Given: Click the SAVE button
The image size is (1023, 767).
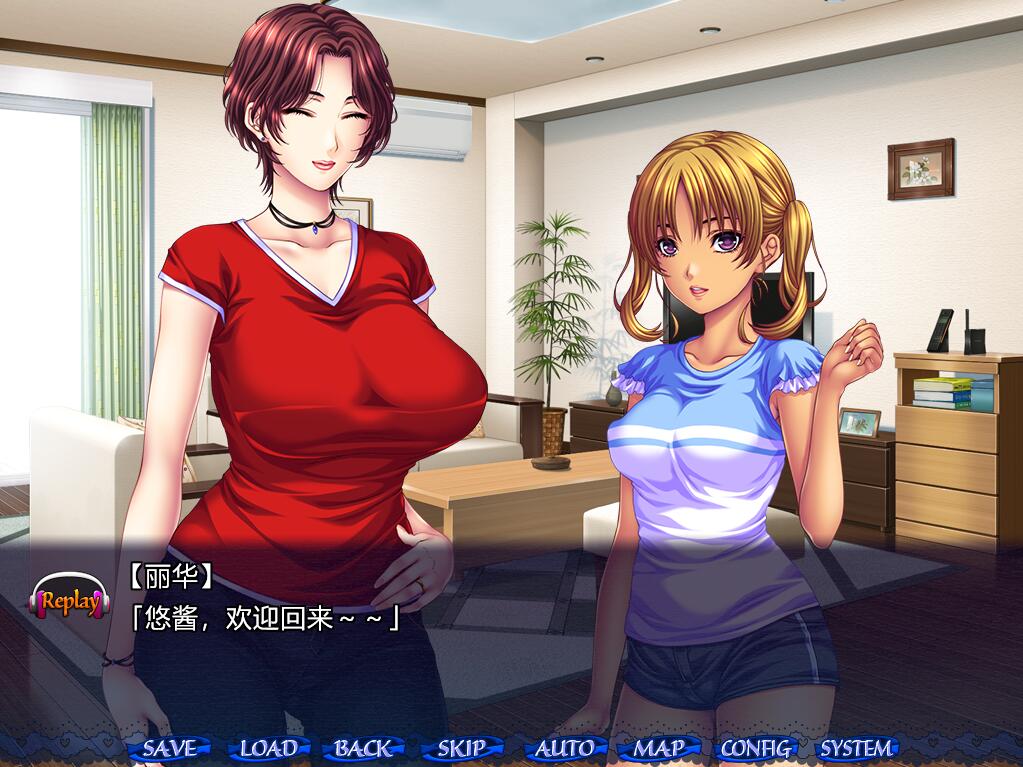Looking at the screenshot, I should 170,747.
